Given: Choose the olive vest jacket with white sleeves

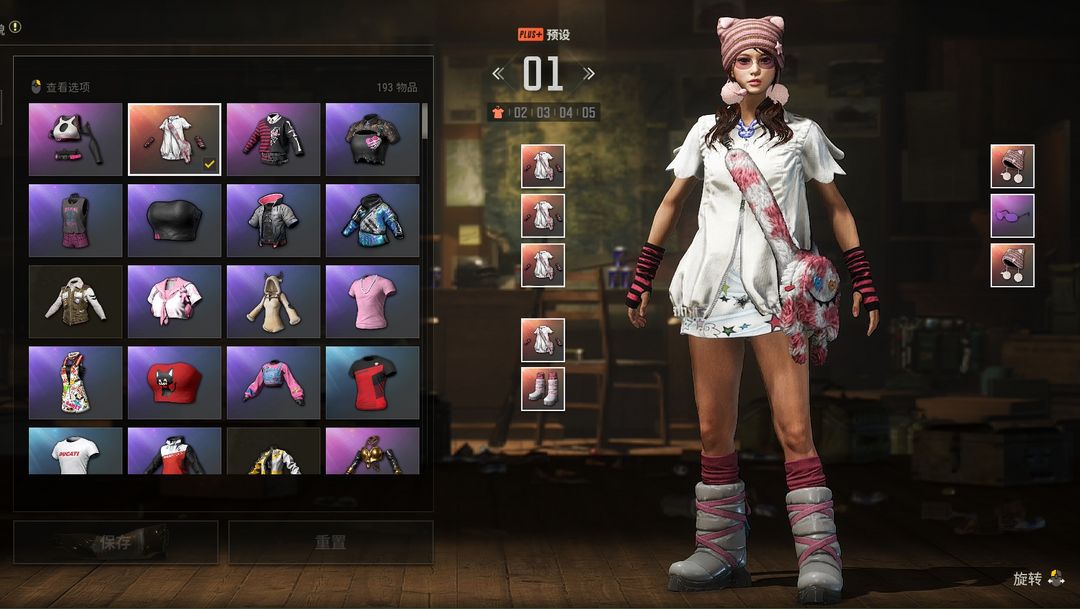Looking at the screenshot, I should pos(76,301).
